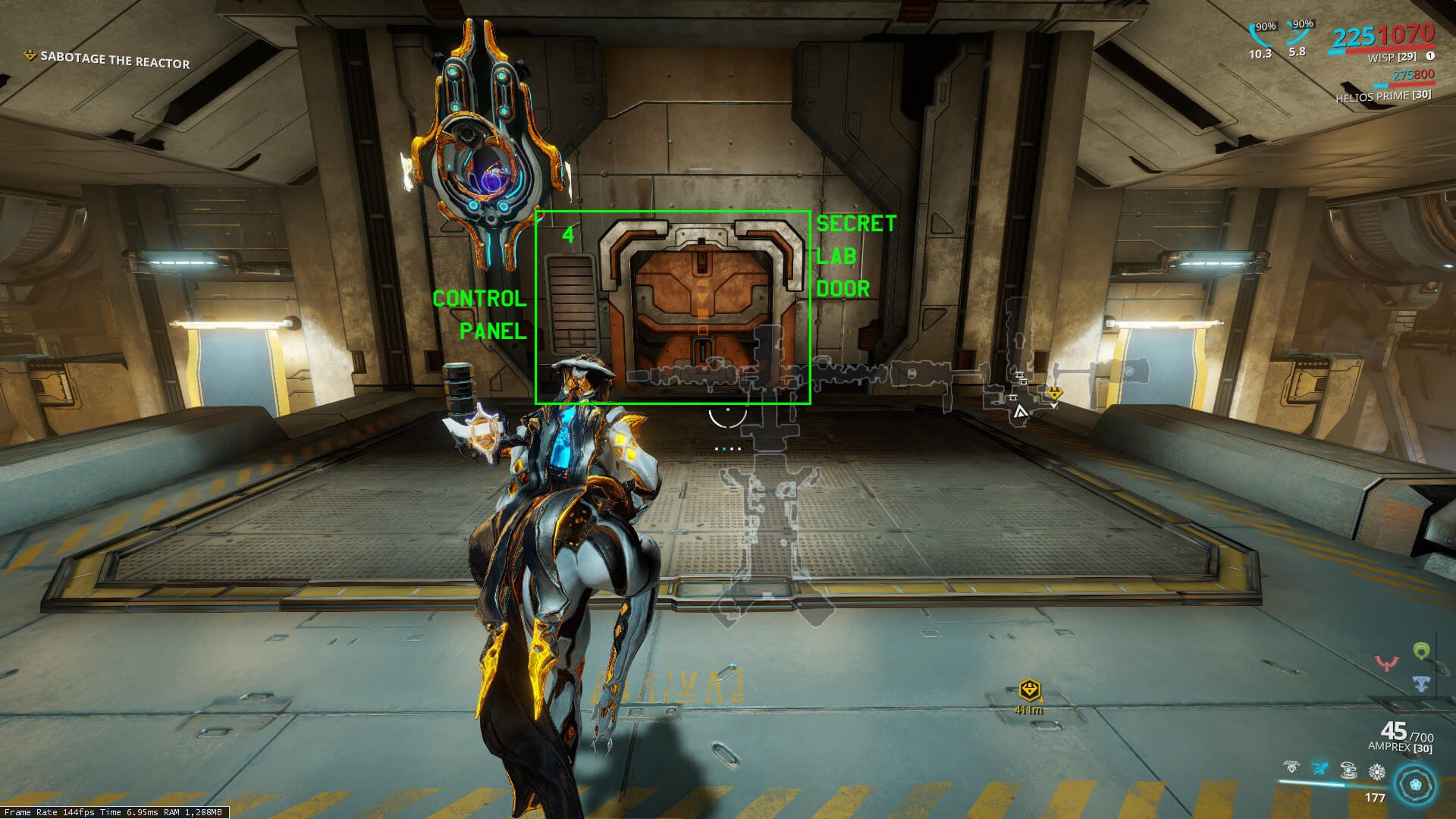Click the buff icon with 5.8 timer
This screenshot has width=1456, height=819.
click(1298, 33)
